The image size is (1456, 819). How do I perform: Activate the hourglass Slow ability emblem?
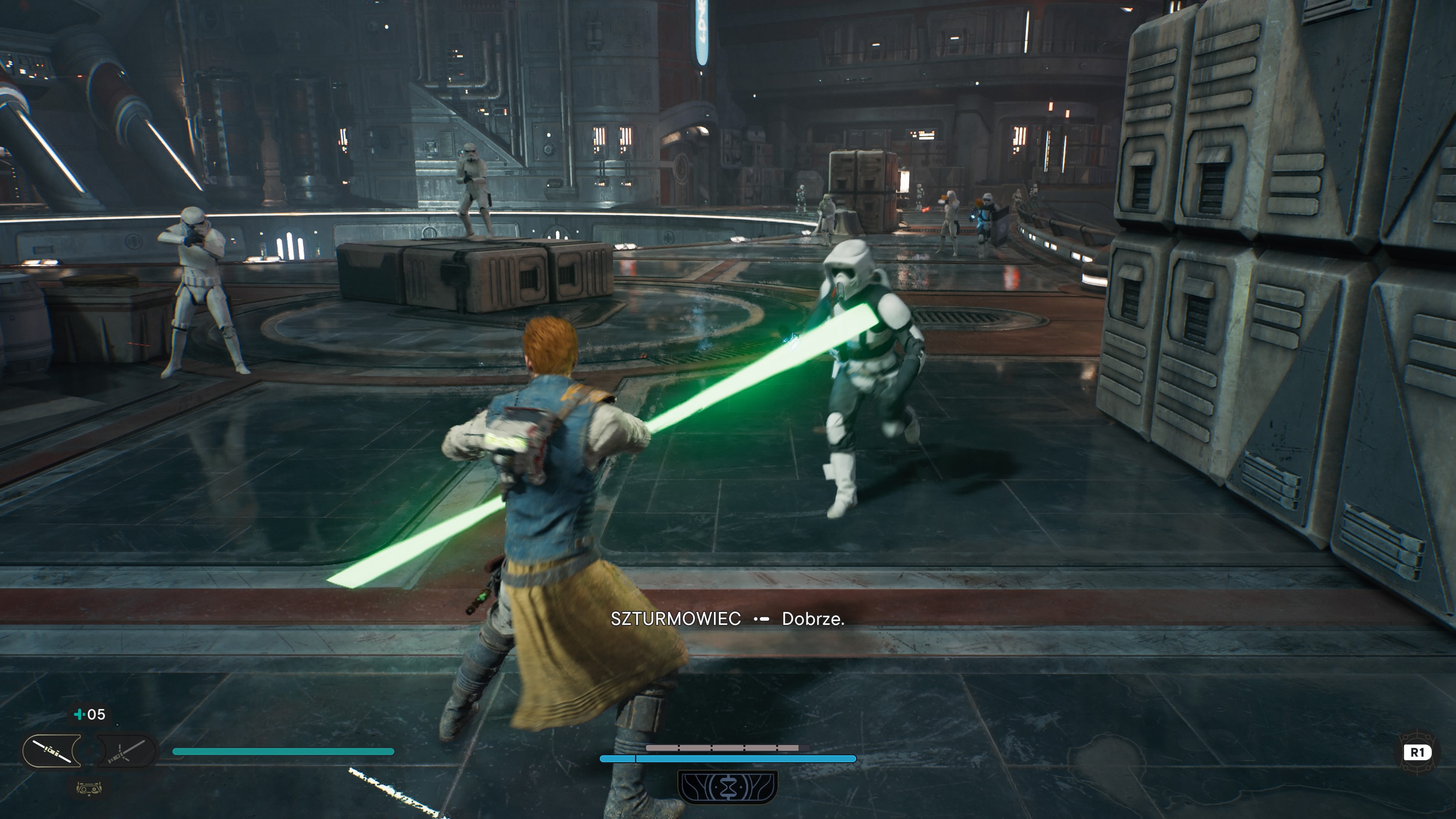(x=728, y=787)
